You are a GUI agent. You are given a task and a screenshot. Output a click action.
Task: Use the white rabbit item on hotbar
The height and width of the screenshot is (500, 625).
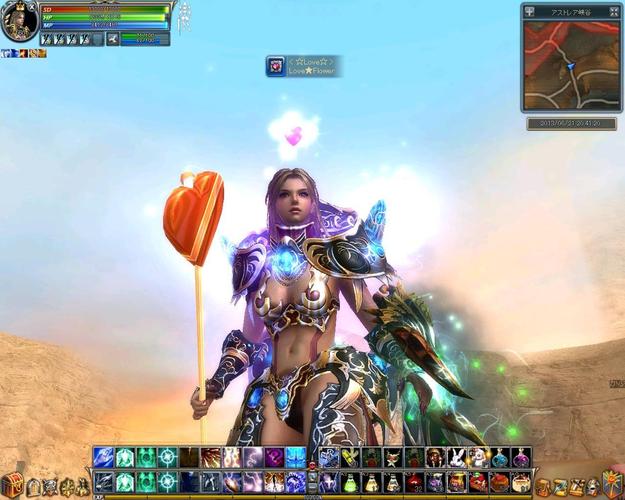point(456,458)
